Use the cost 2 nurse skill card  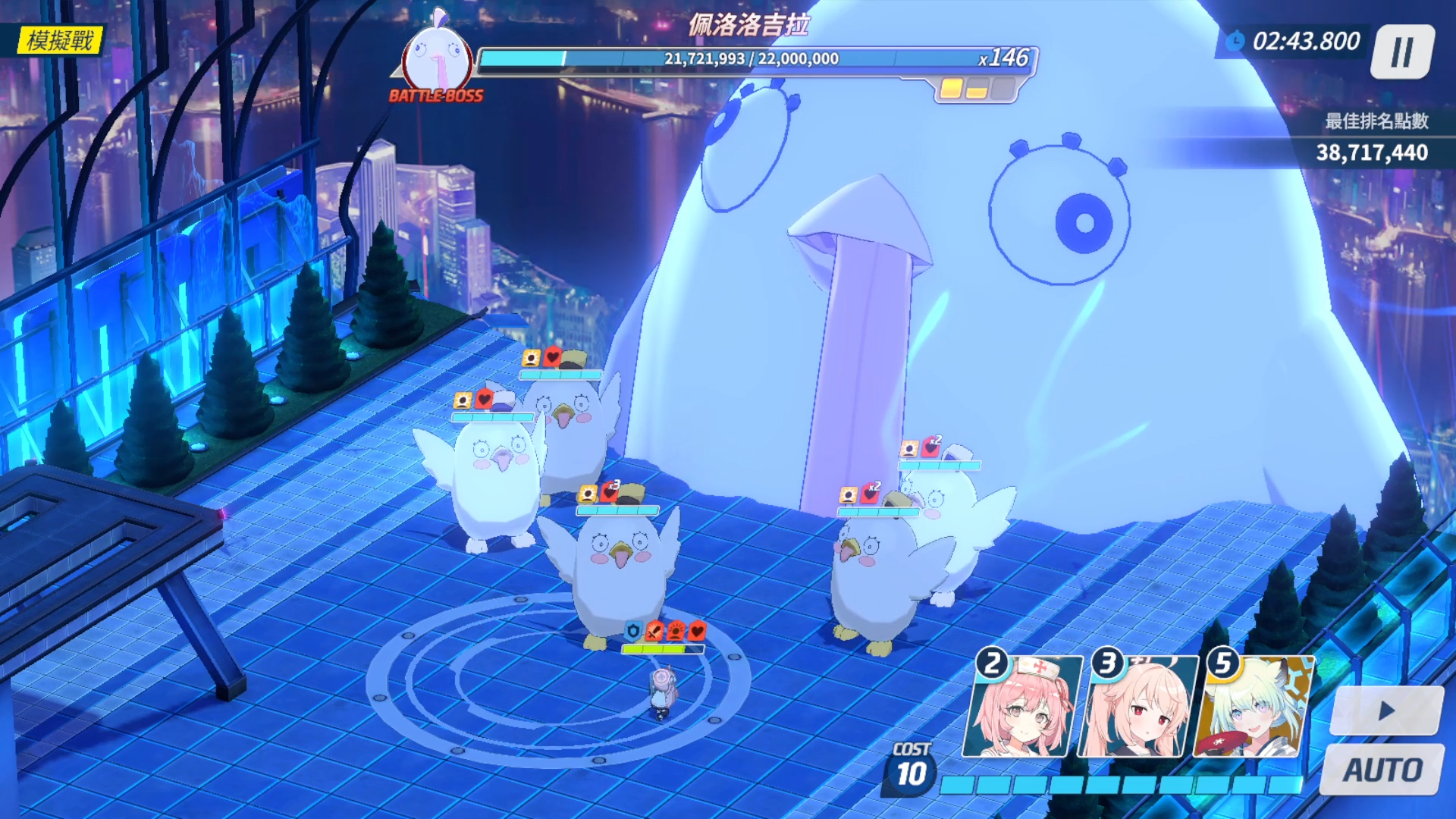[x=1021, y=707]
